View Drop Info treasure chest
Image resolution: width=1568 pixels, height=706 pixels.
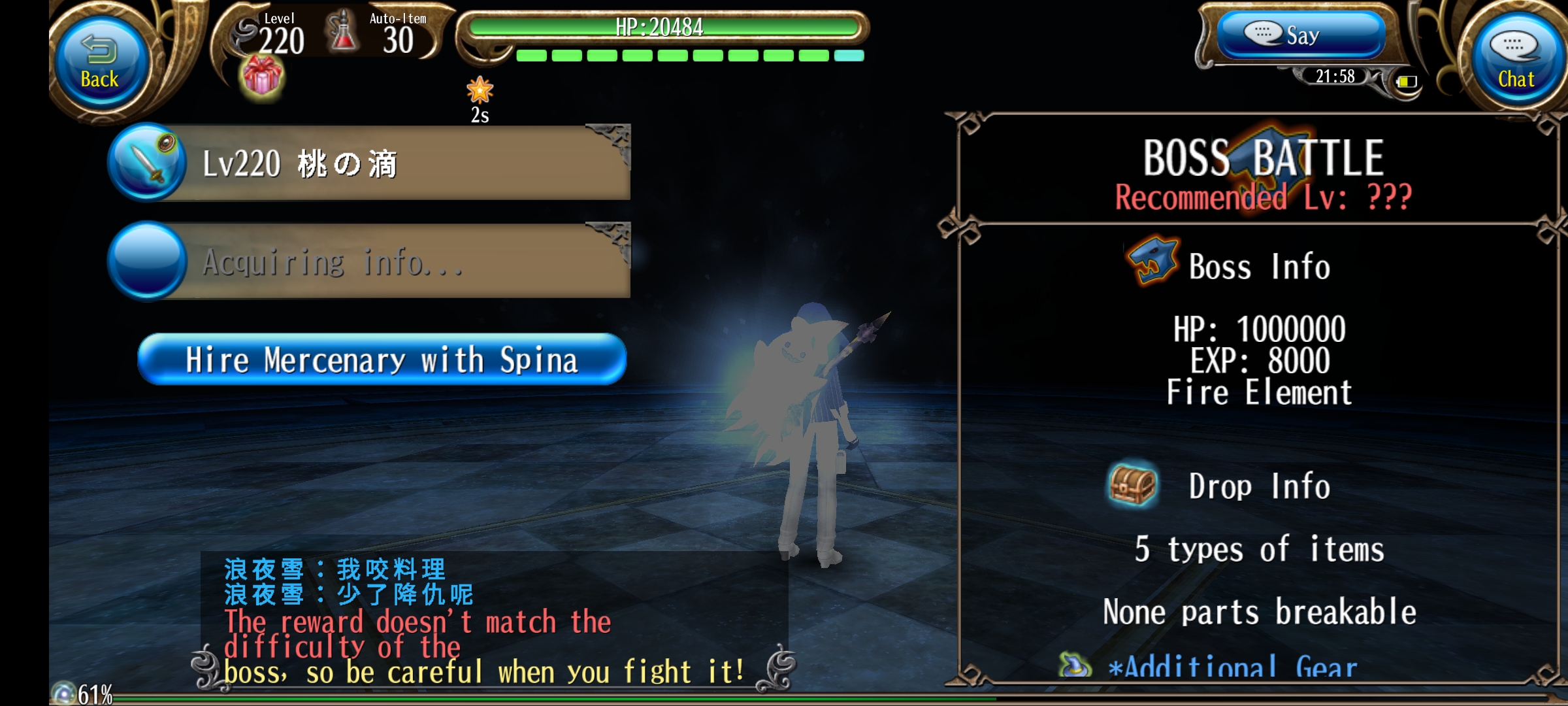point(1133,486)
